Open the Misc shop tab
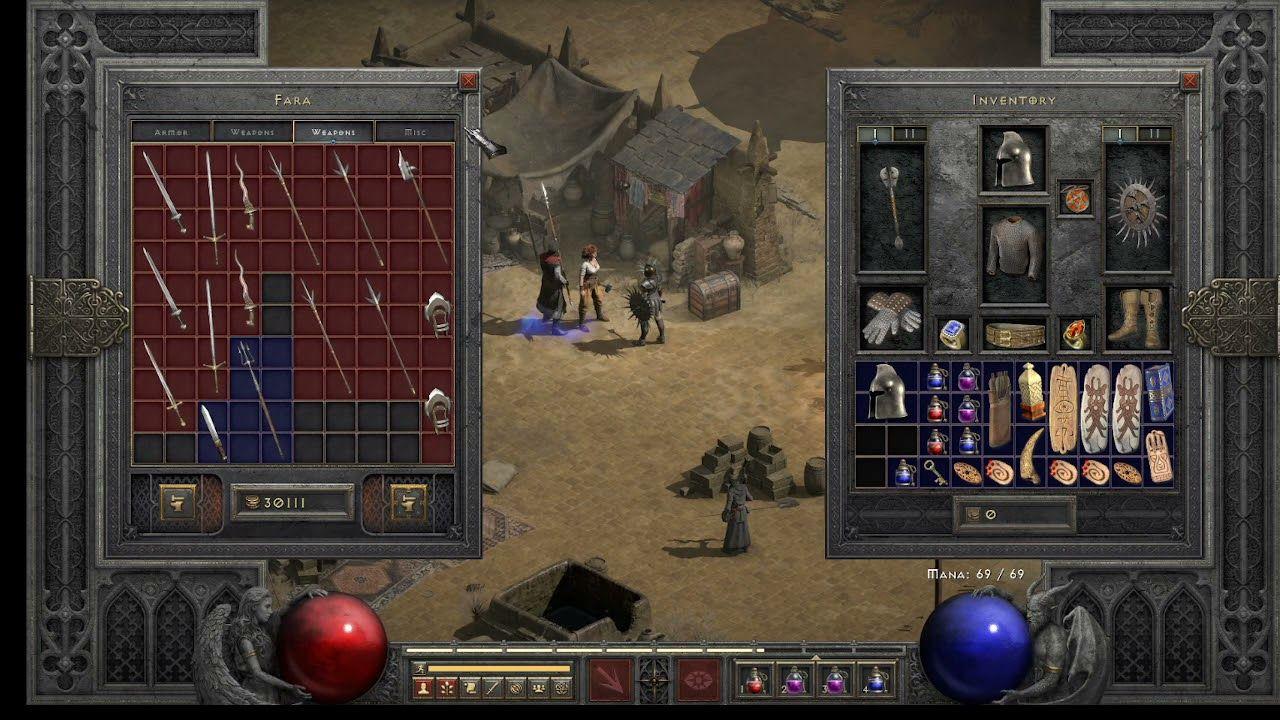The image size is (1280, 720). tap(414, 132)
